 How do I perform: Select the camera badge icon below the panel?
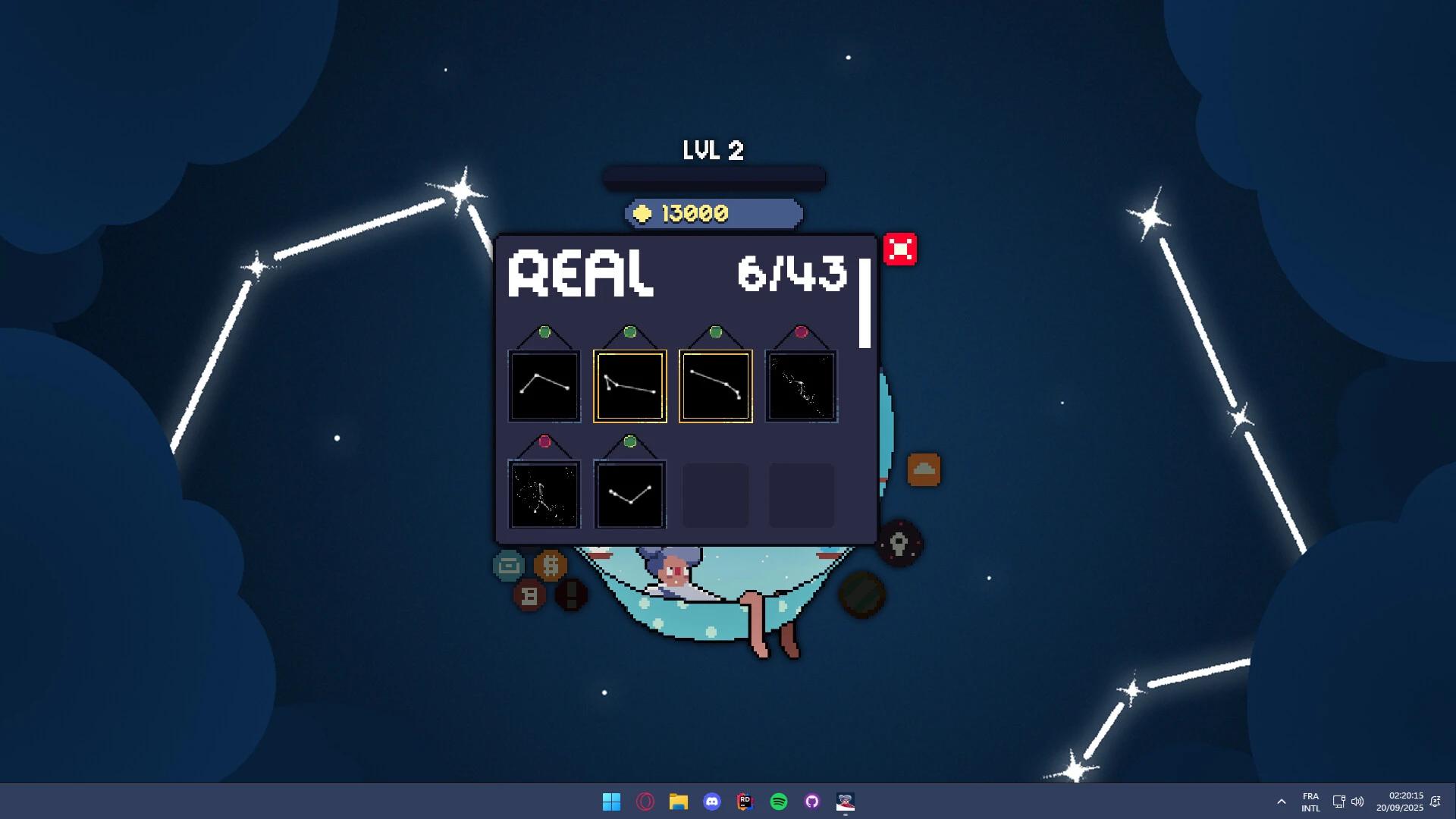[507, 566]
